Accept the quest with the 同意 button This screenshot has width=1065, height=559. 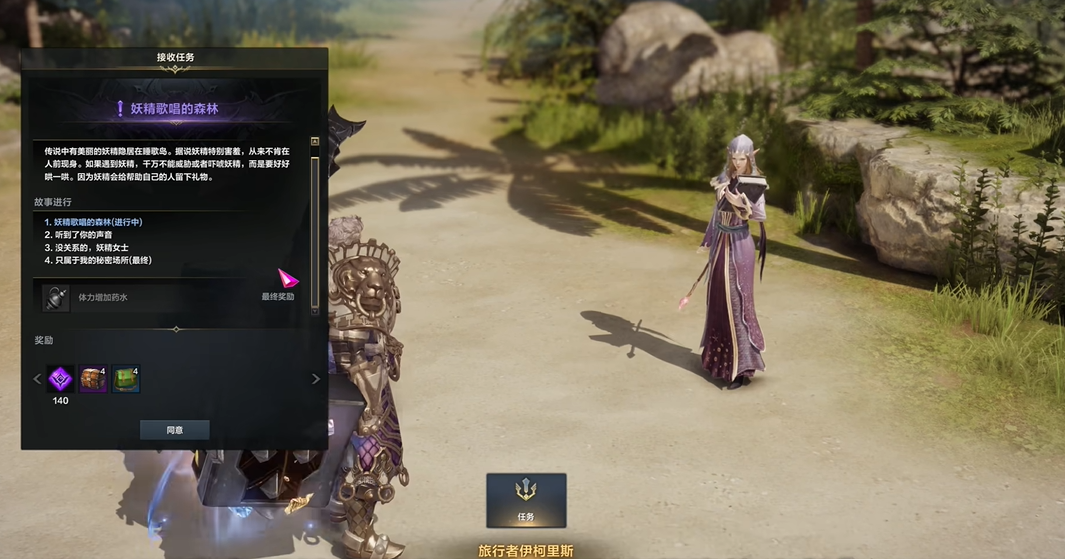coord(175,430)
